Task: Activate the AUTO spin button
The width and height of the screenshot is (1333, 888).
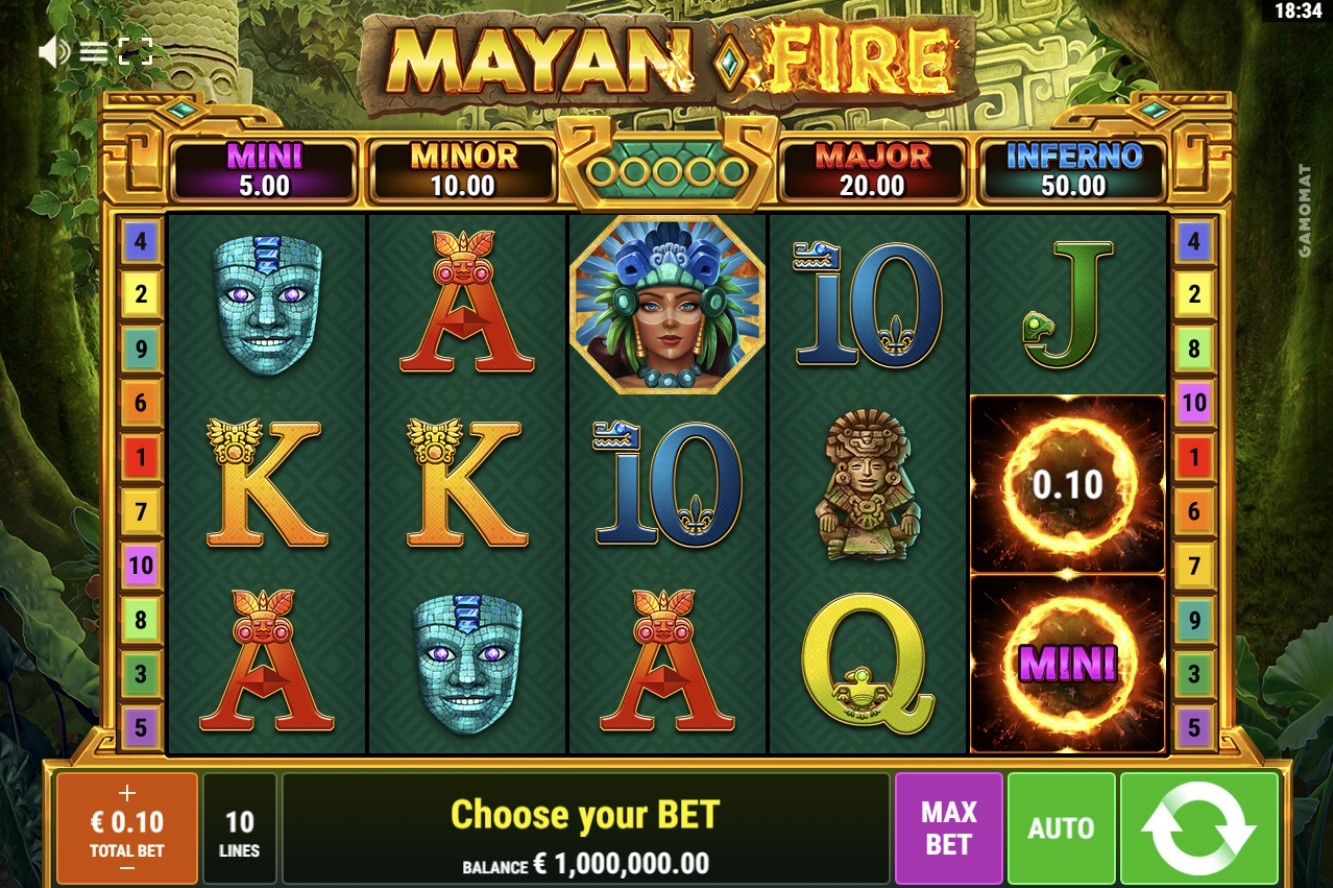Action: 1060,828
